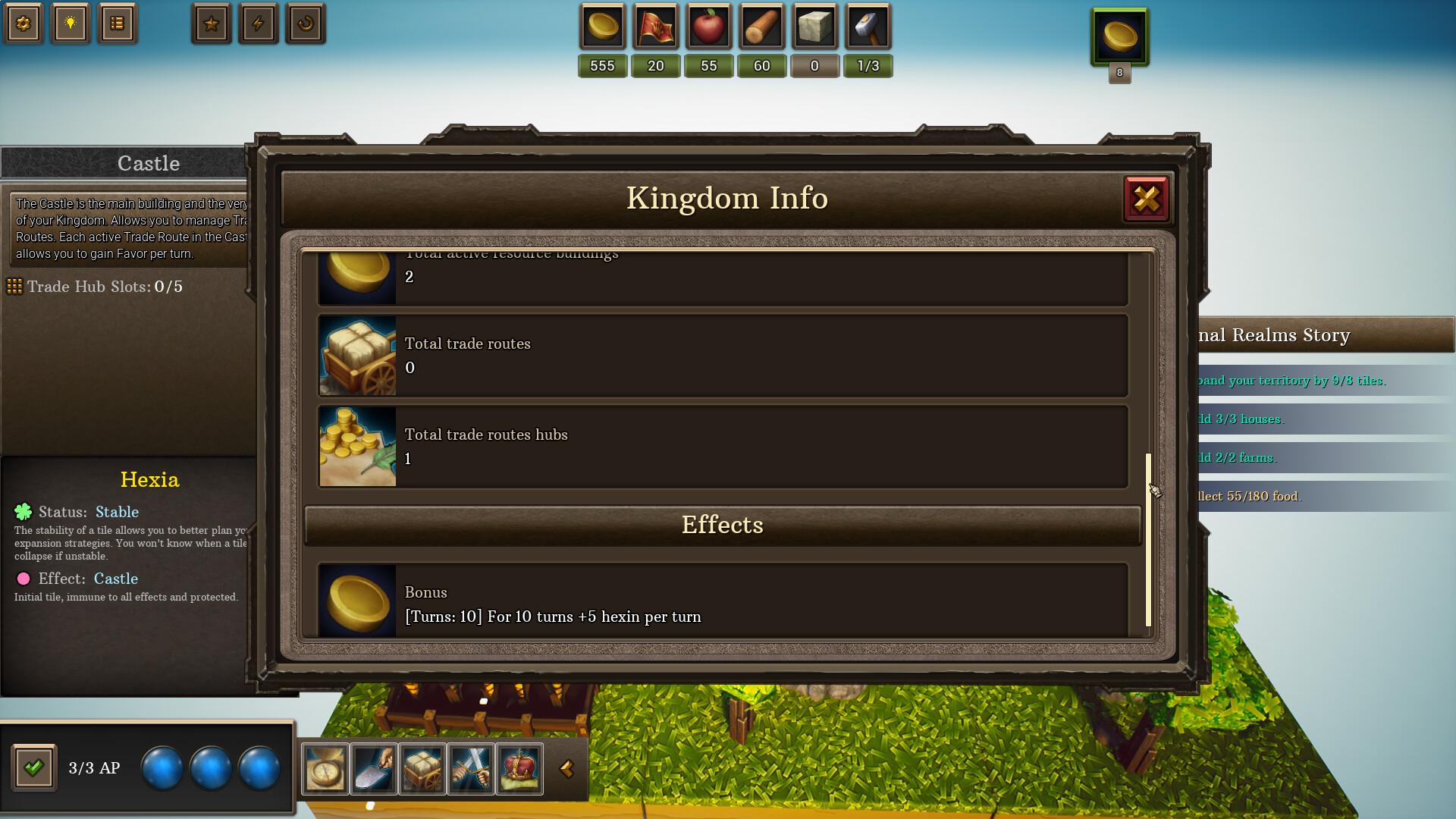Click the top-right coin counter icon

[1119, 35]
